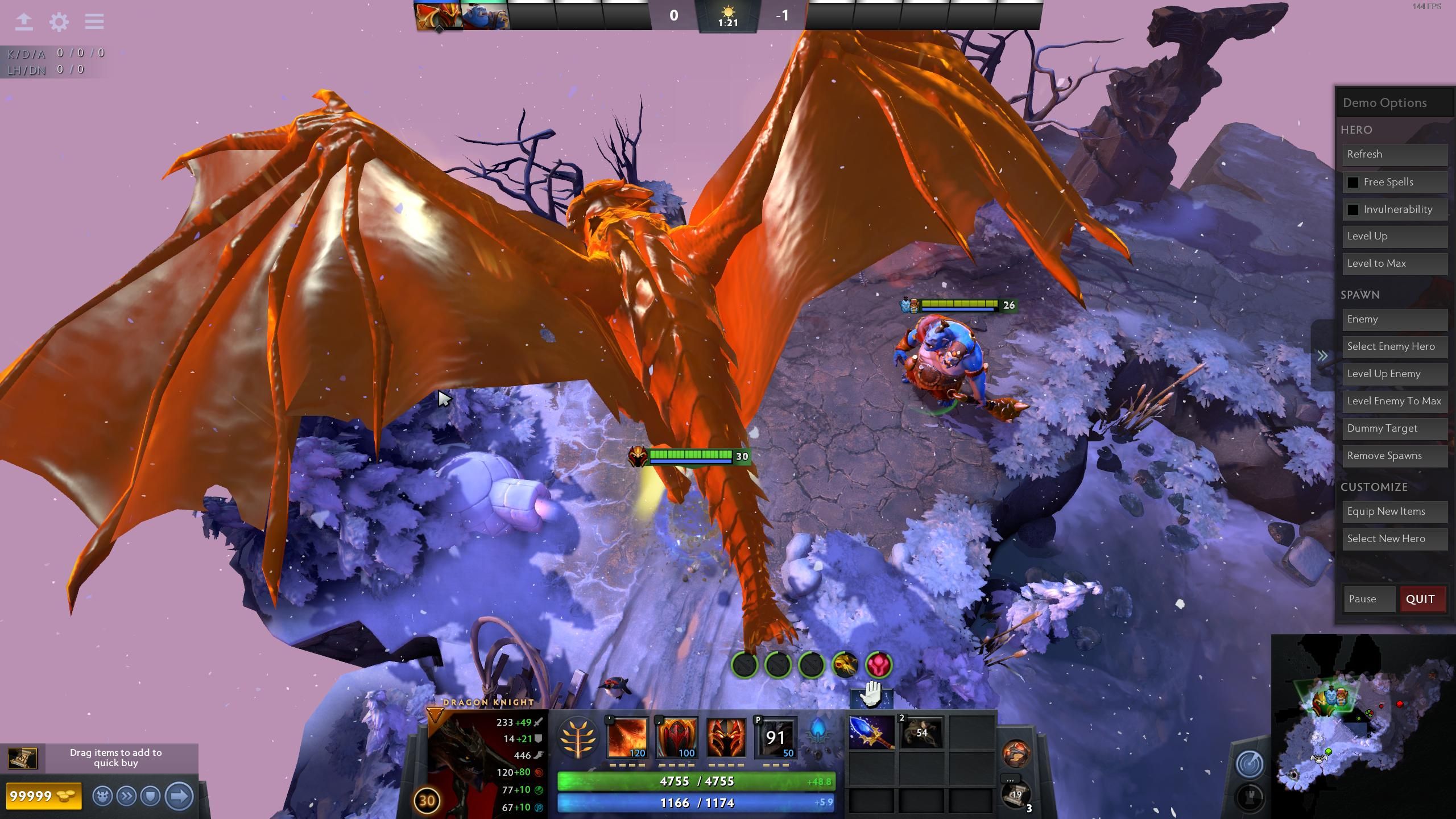Open Equip New Items customization
Image resolution: width=1456 pixels, height=819 pixels.
tap(1394, 512)
